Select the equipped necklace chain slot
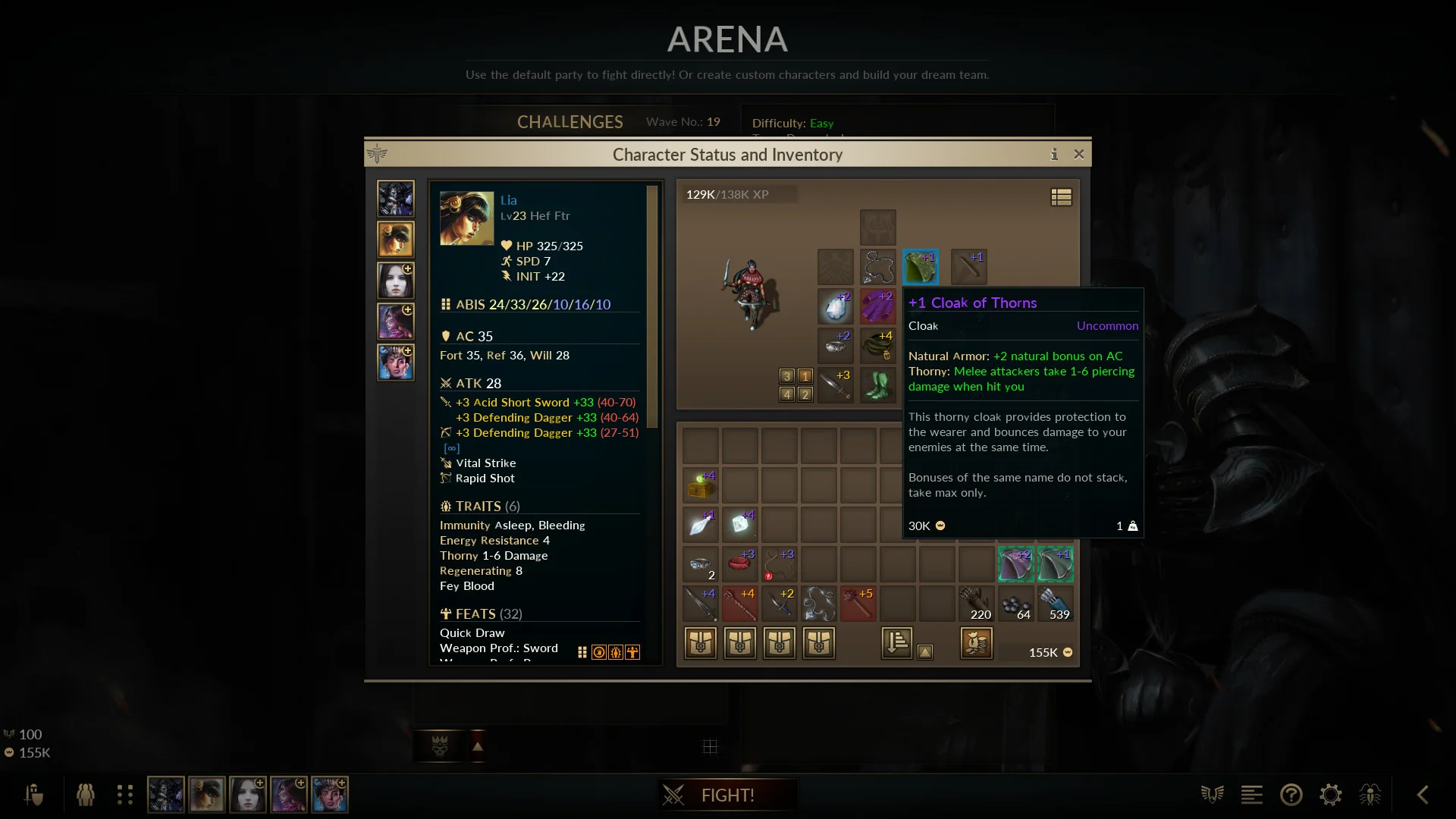 pyautogui.click(x=878, y=268)
